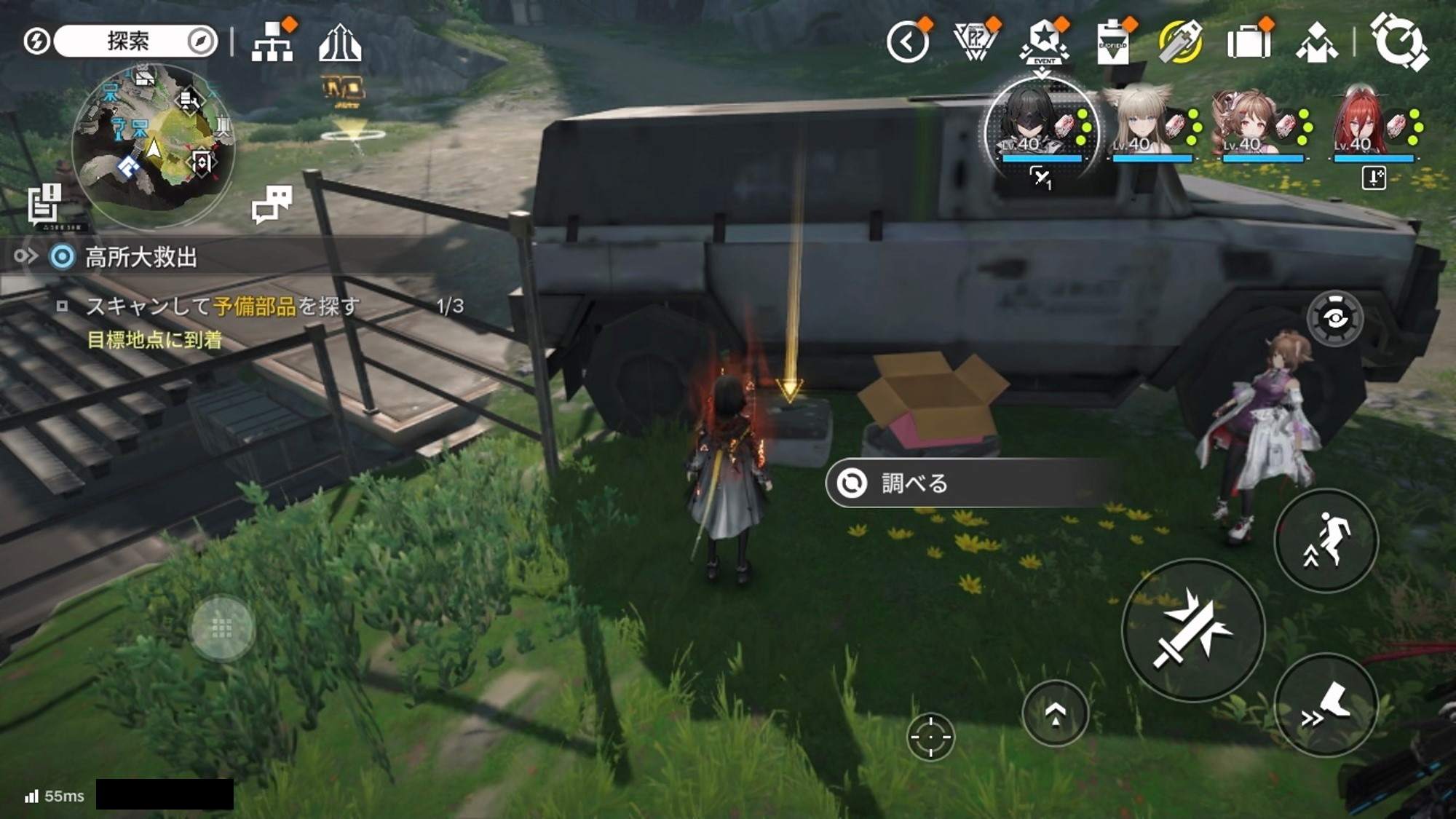Viewport: 1456px width, 819px height.
Task: Open the settings gear icon
Action: (x=1398, y=42)
